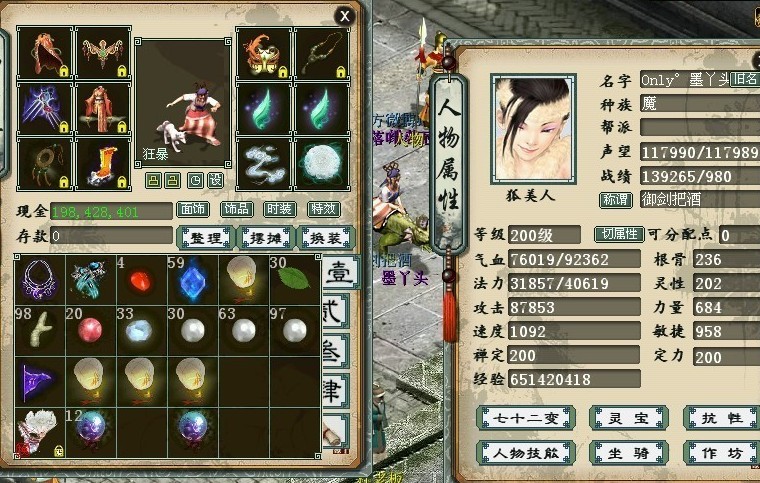
Task: Switch to the 时装 fashion view
Action: click(x=279, y=210)
